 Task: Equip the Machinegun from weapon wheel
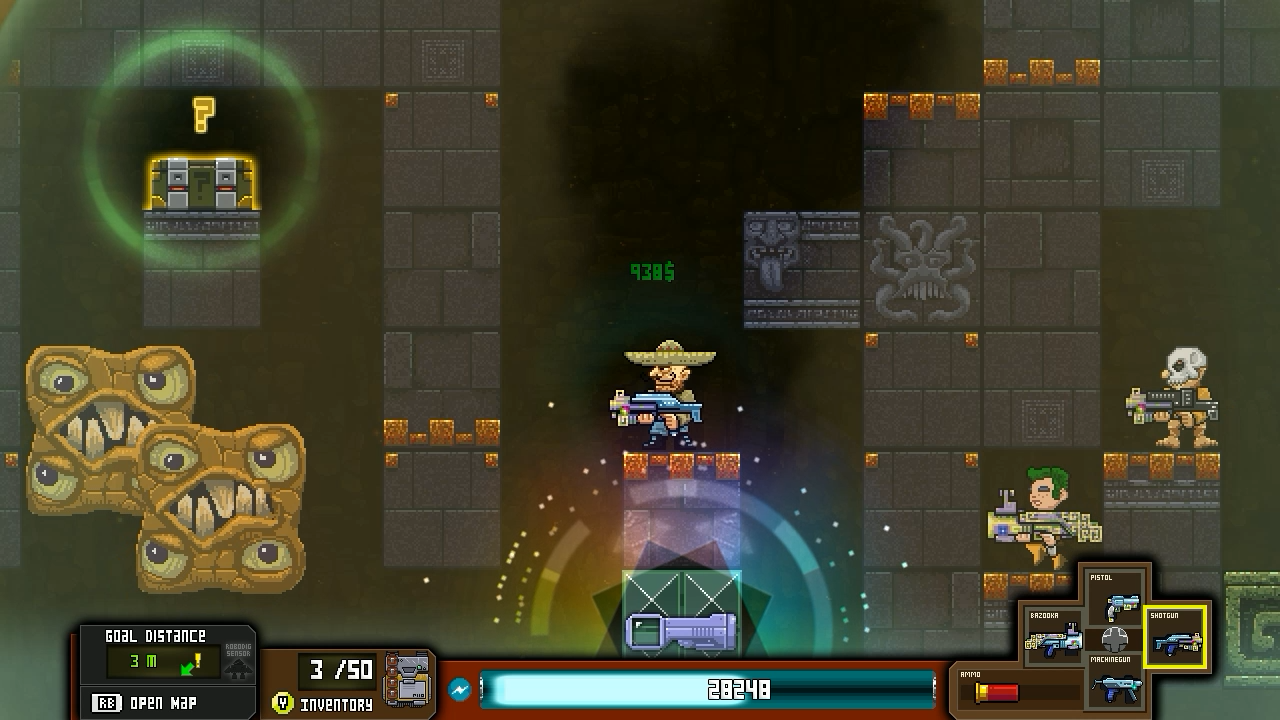[1114, 679]
